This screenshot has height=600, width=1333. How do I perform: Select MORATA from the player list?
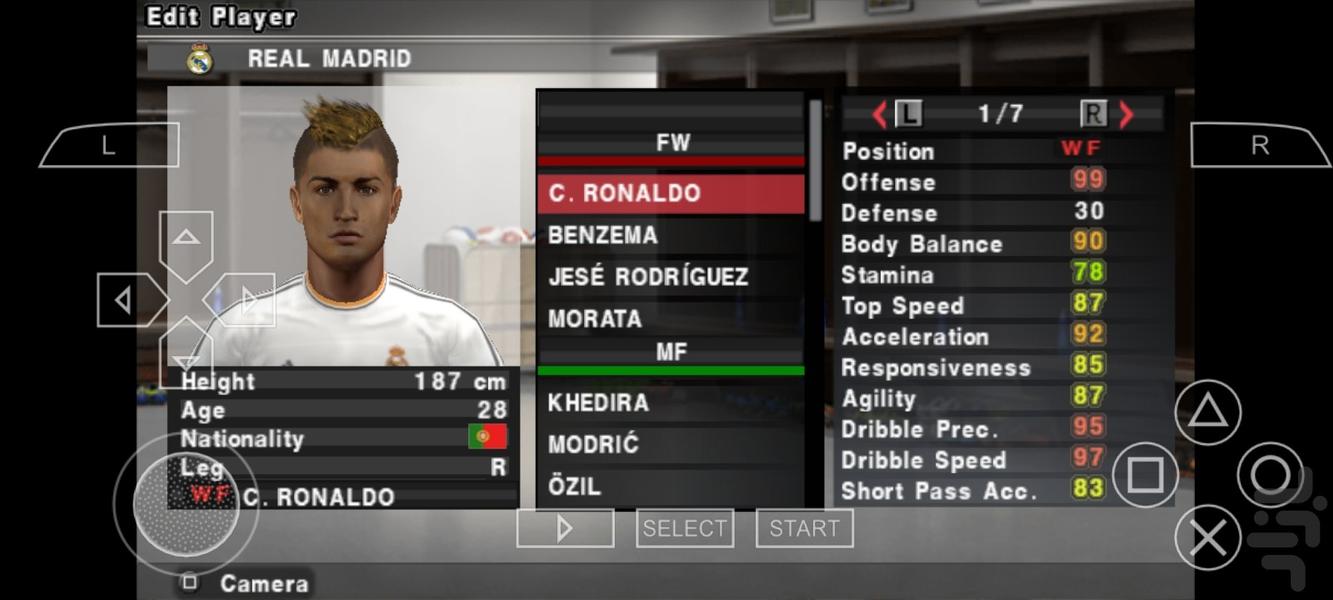(670, 319)
